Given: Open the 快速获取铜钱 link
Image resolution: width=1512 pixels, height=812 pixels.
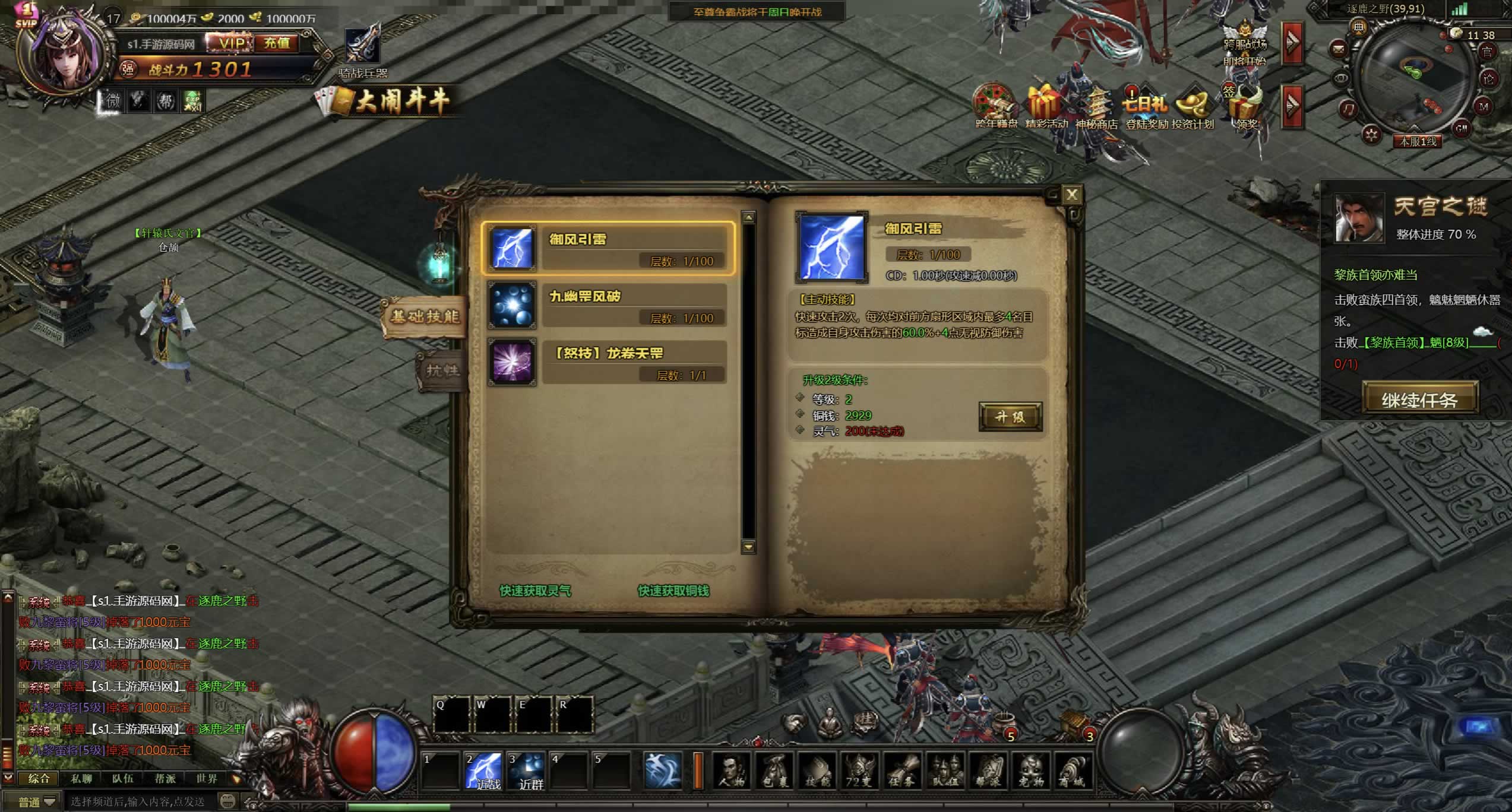Looking at the screenshot, I should (x=673, y=591).
